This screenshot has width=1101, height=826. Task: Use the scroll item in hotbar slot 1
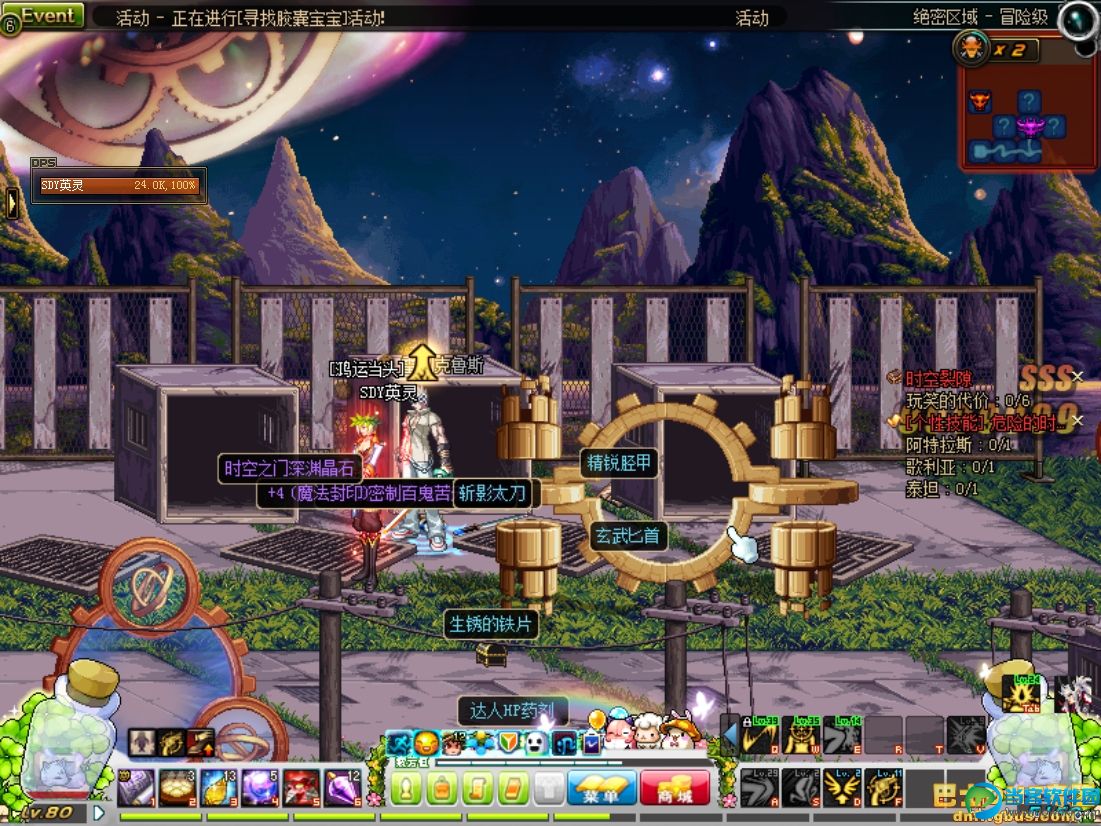point(136,787)
